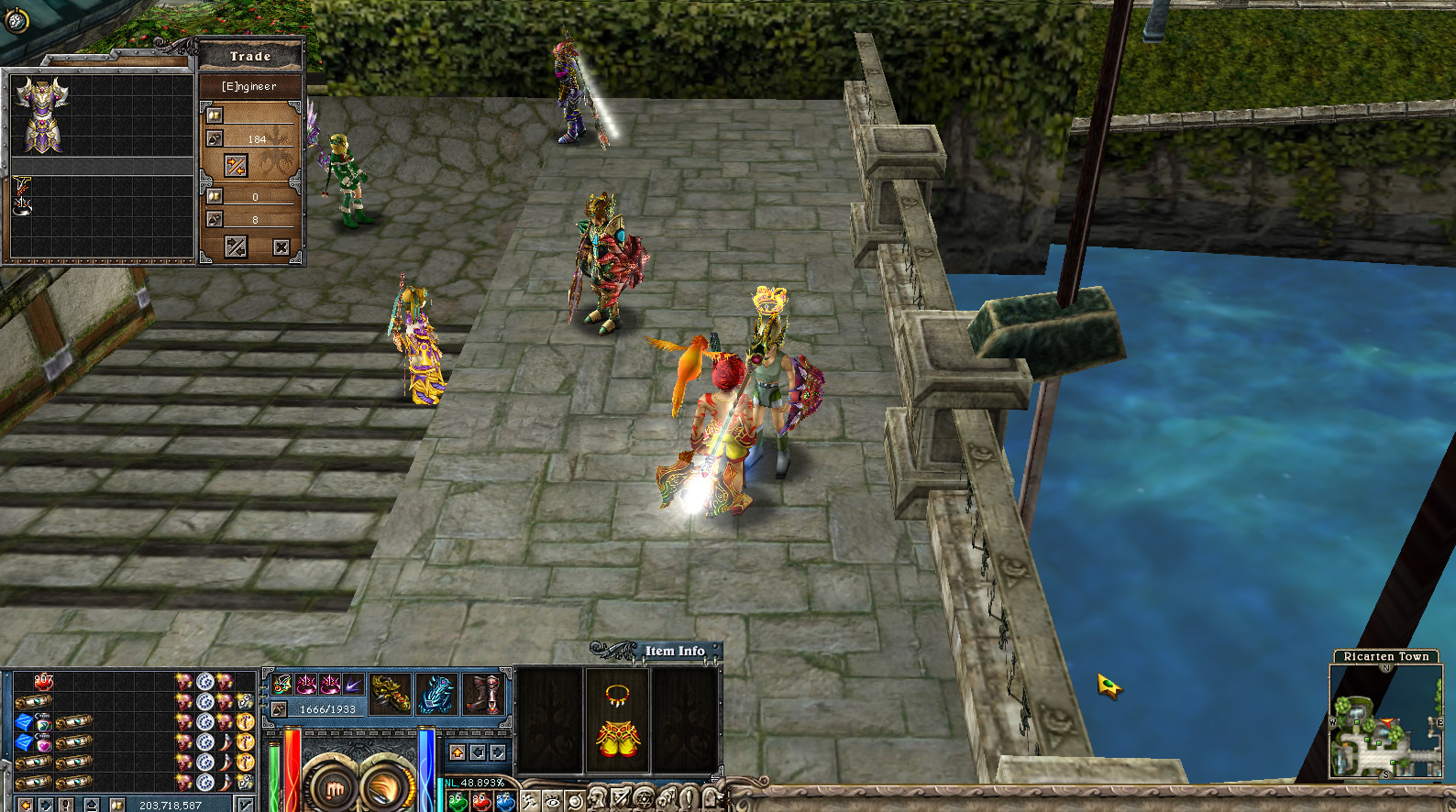Click the red health potion quick slot
This screenshot has width=1456, height=812.
tap(480, 803)
